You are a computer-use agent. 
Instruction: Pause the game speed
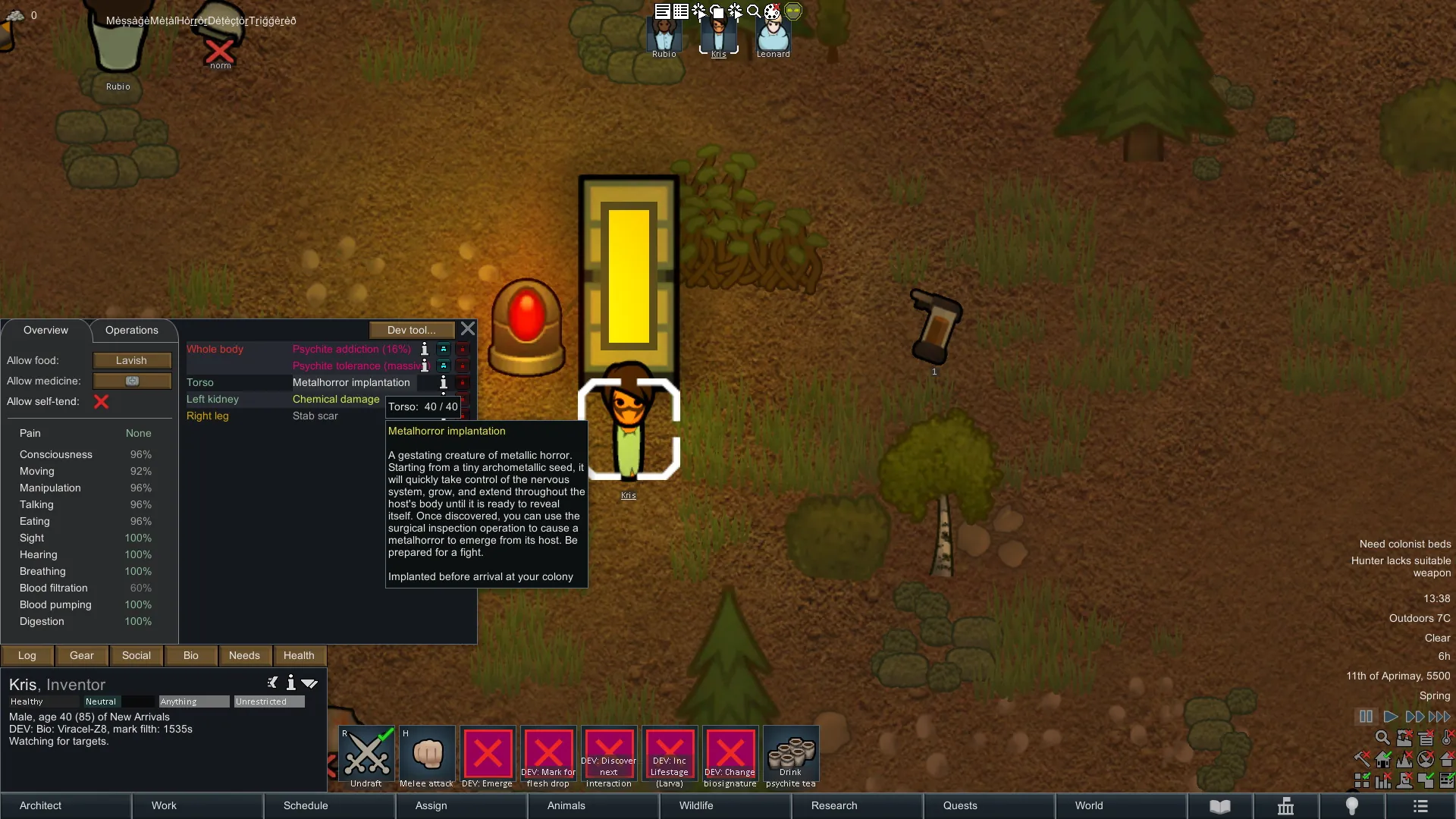point(1366,717)
